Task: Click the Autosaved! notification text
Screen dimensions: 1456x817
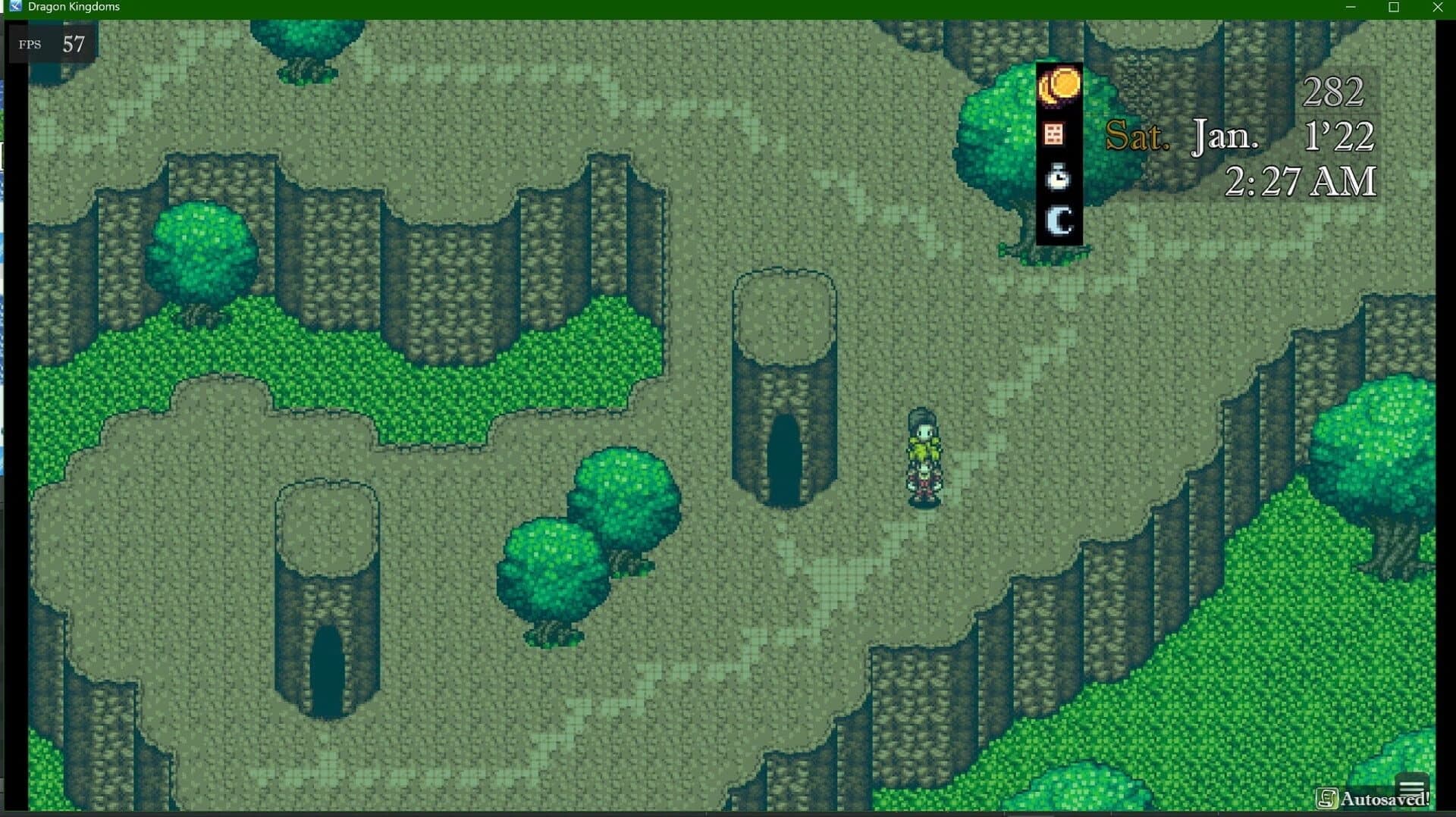Action: pyautogui.click(x=1384, y=798)
